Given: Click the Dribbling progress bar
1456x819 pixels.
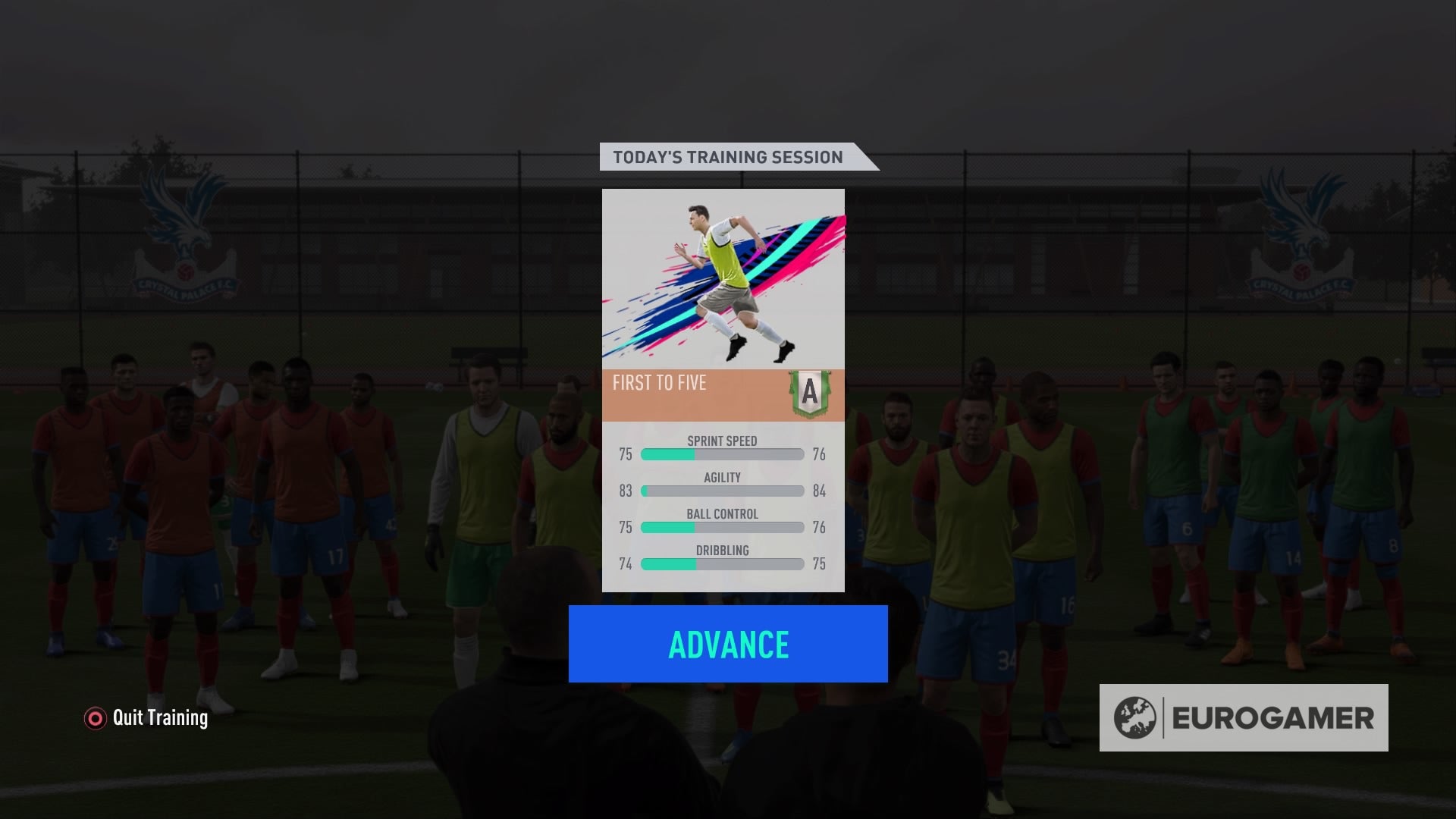Looking at the screenshot, I should coord(720,563).
